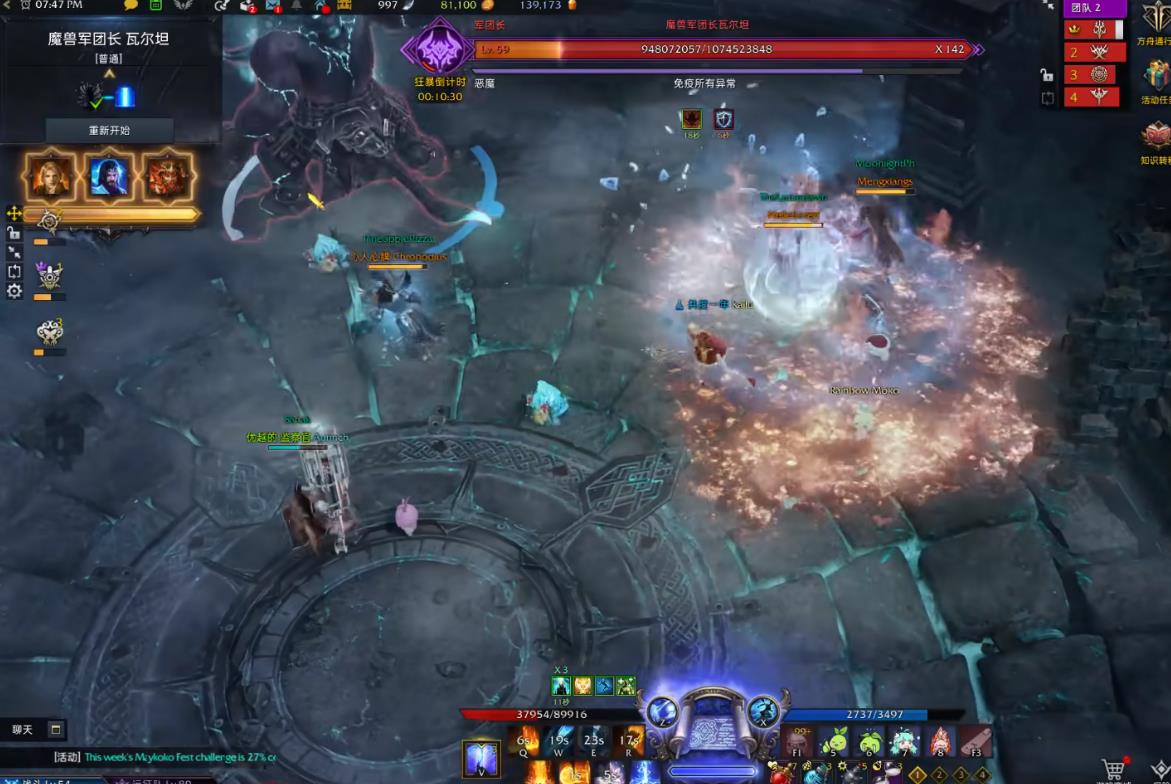Image resolution: width=1171 pixels, height=784 pixels.
Task: Open the 聊天 chat tab
Action: pos(23,730)
